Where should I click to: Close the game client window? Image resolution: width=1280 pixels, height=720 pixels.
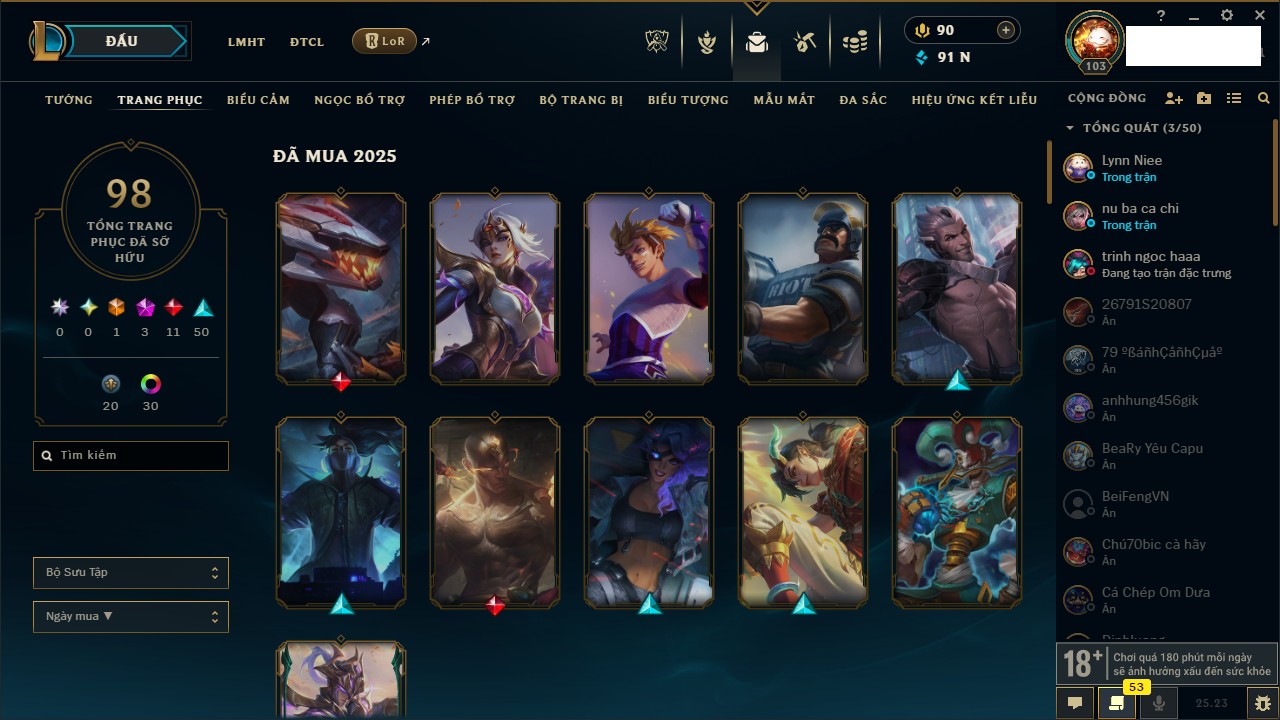coord(1260,15)
